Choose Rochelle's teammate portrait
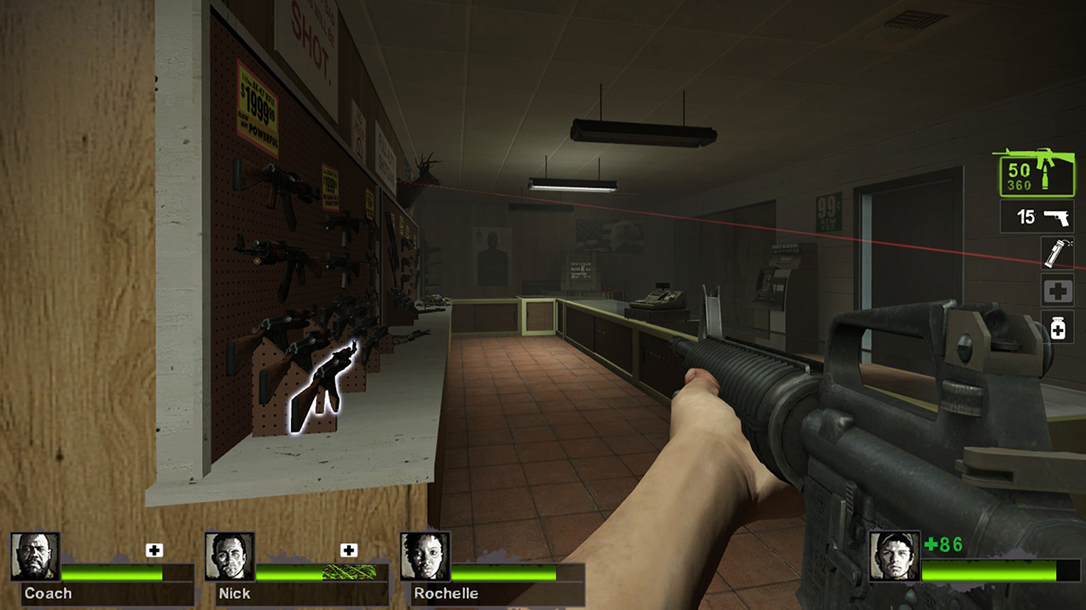Image resolution: width=1086 pixels, height=610 pixels. point(424,556)
